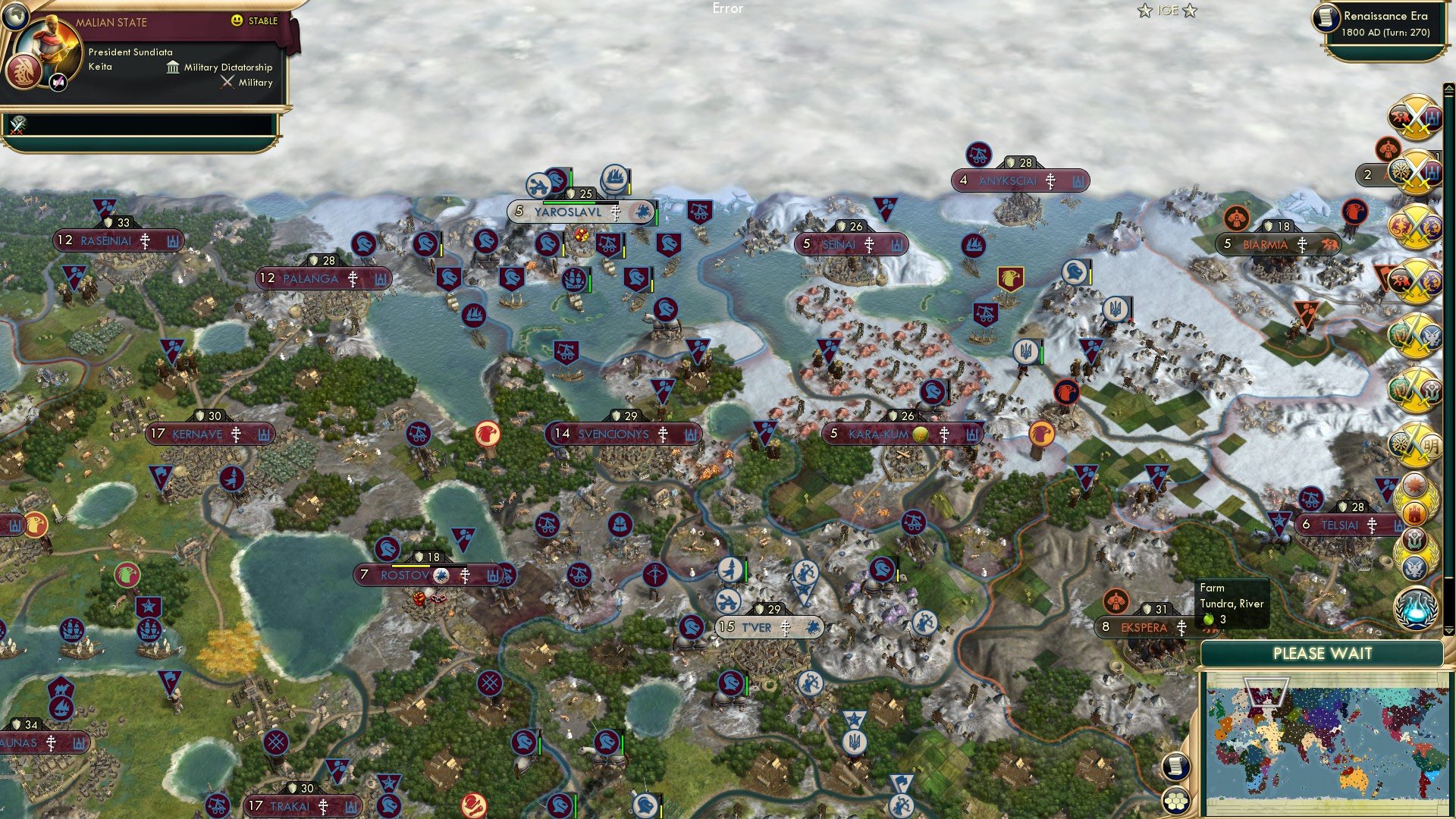Open research via the beaker icon
This screenshot has height=819, width=1456.
1415,610
